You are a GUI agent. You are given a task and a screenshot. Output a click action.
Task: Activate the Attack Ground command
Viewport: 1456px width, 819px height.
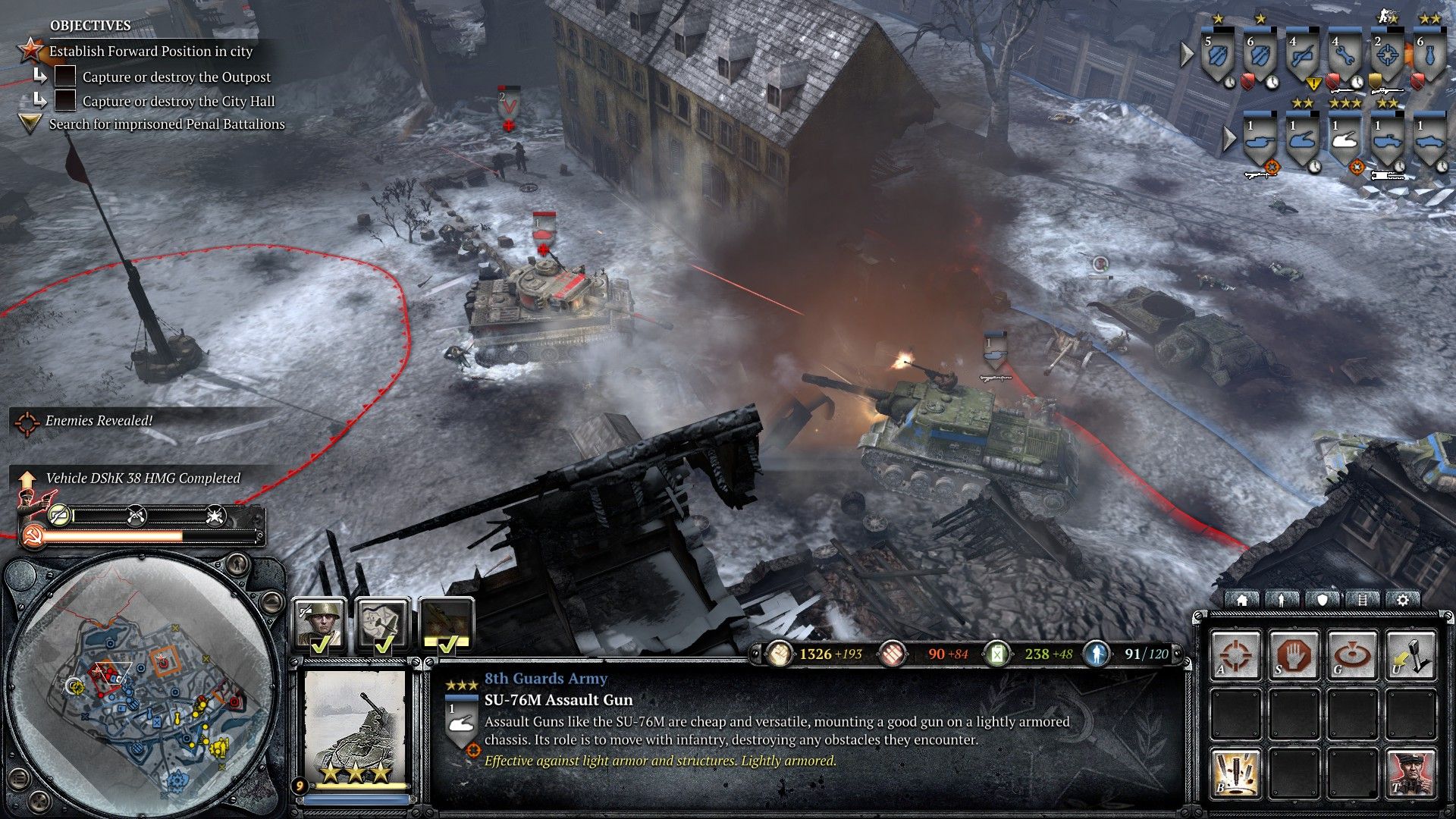[x=1353, y=654]
